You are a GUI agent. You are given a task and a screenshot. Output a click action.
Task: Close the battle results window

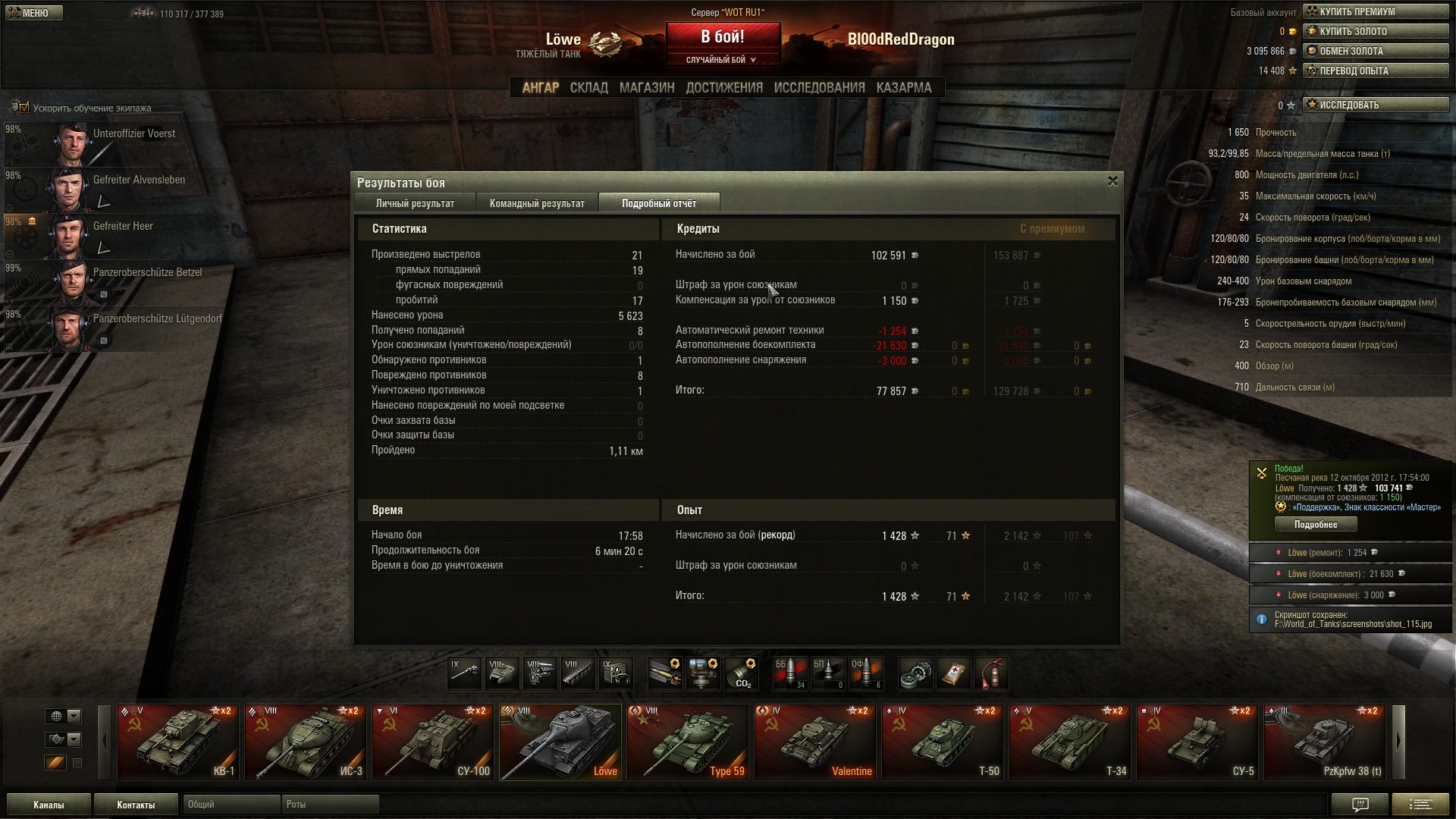(1112, 181)
